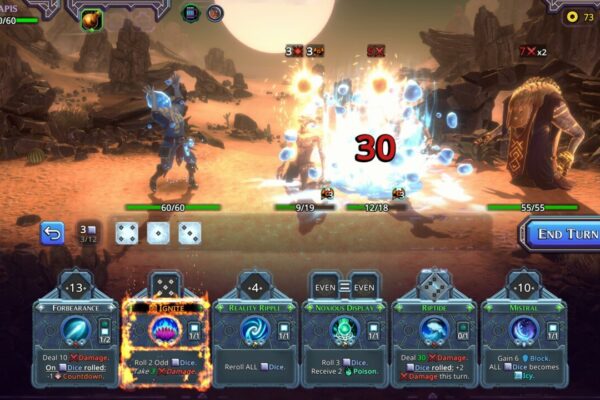The width and height of the screenshot is (600, 400).
Task: Click the blue undo arrow button
Action: click(x=52, y=233)
